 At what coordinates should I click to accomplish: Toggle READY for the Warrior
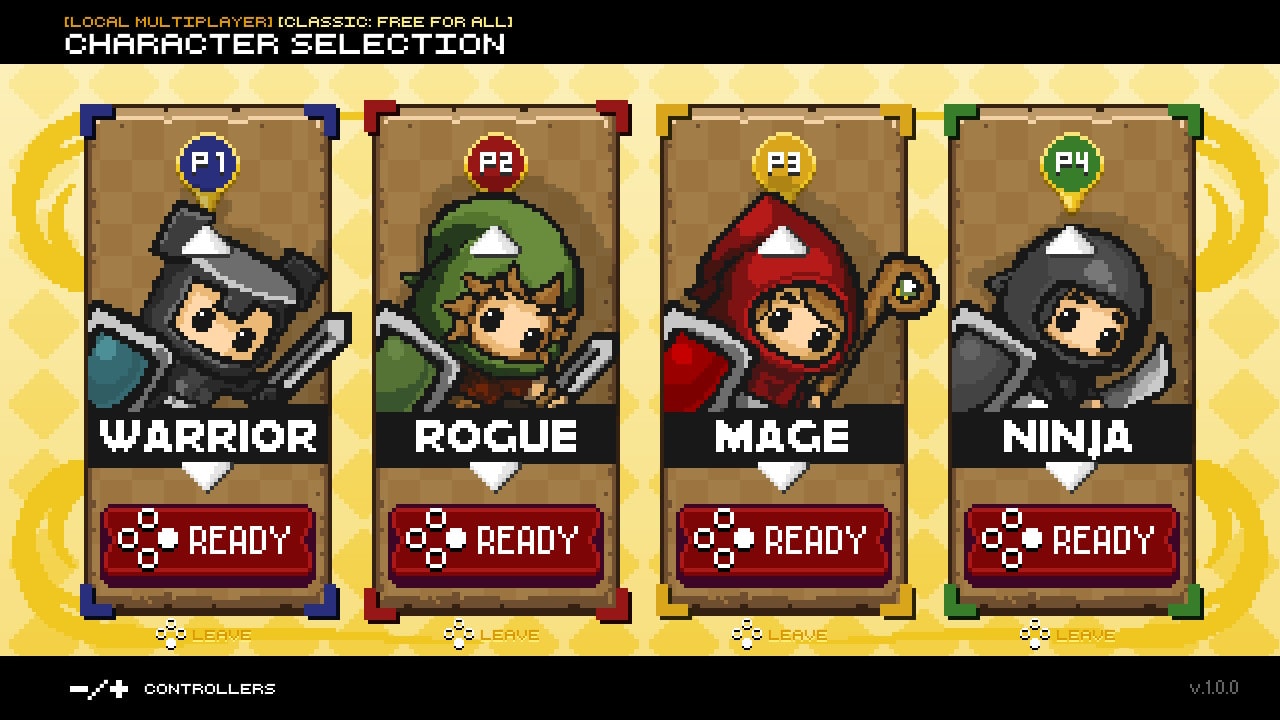point(211,541)
